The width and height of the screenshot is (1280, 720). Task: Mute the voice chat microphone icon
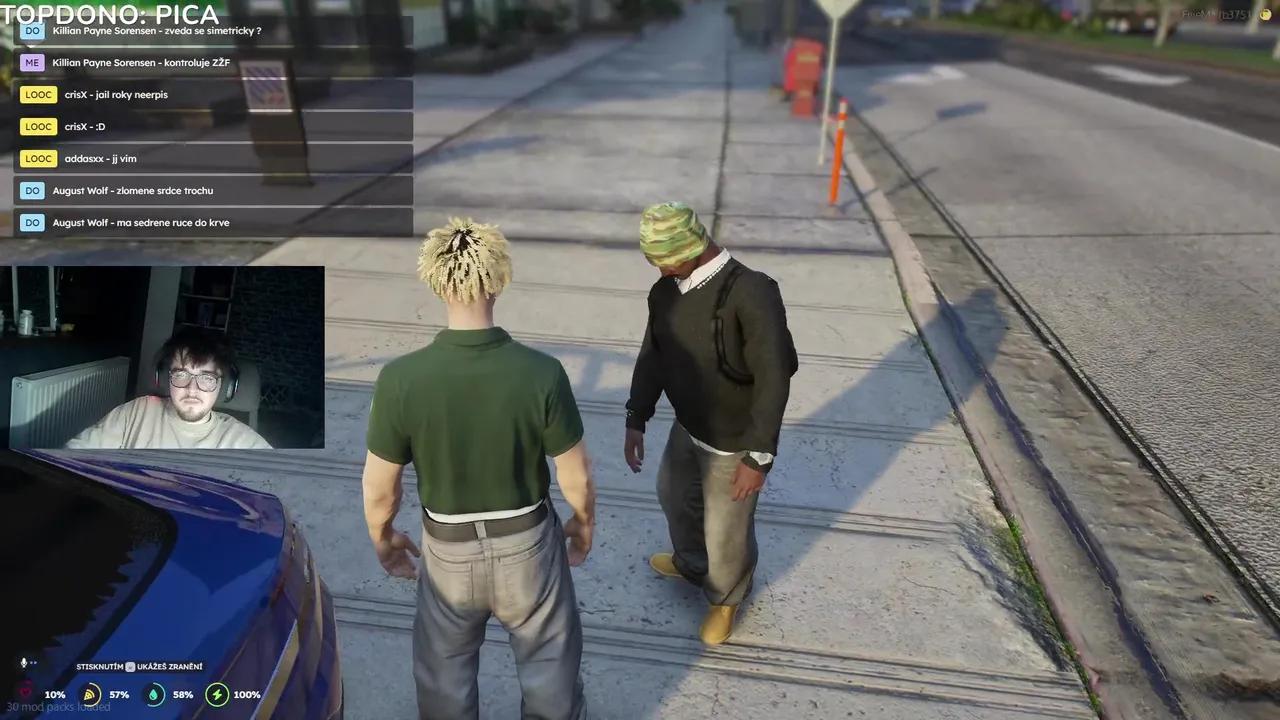(x=22, y=663)
